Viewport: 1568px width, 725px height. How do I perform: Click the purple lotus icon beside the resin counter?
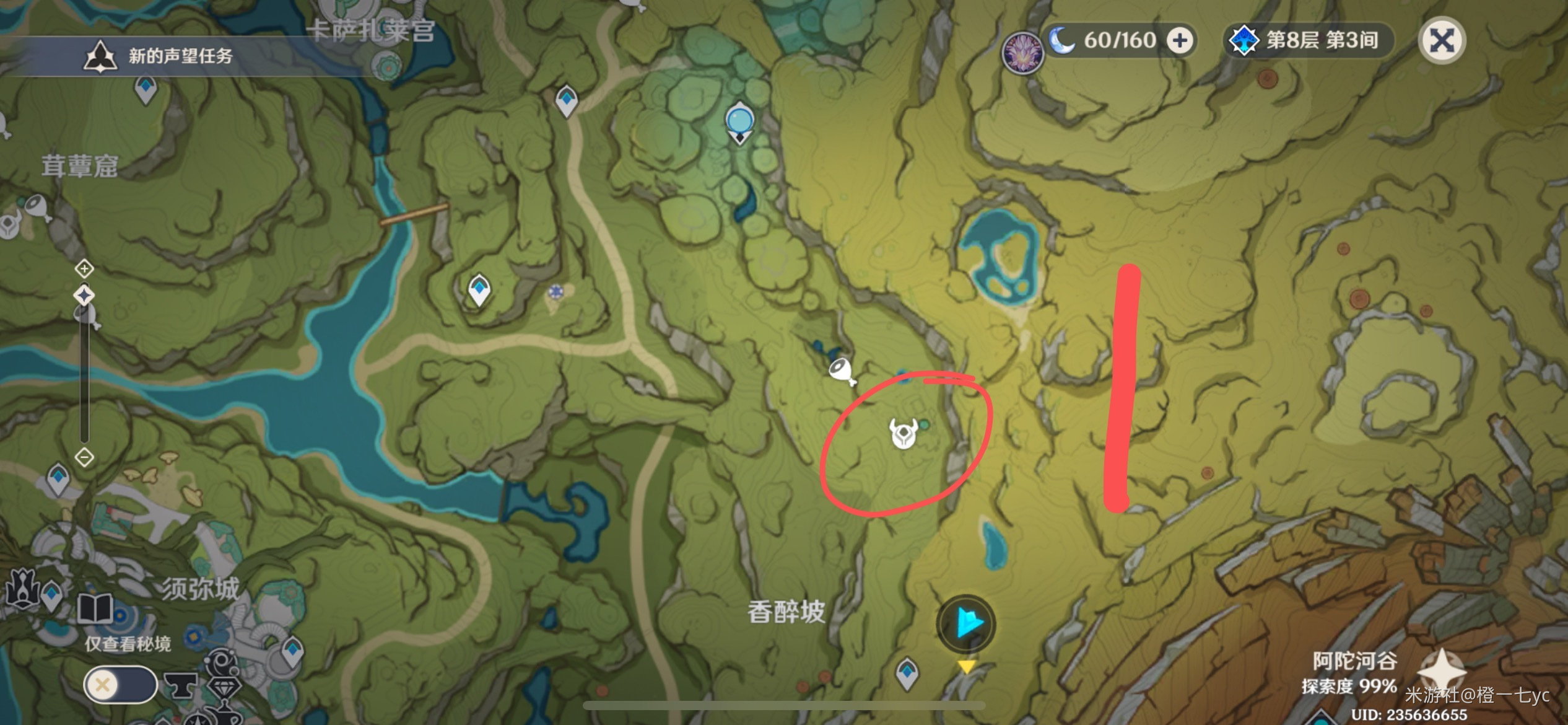pos(1022,52)
